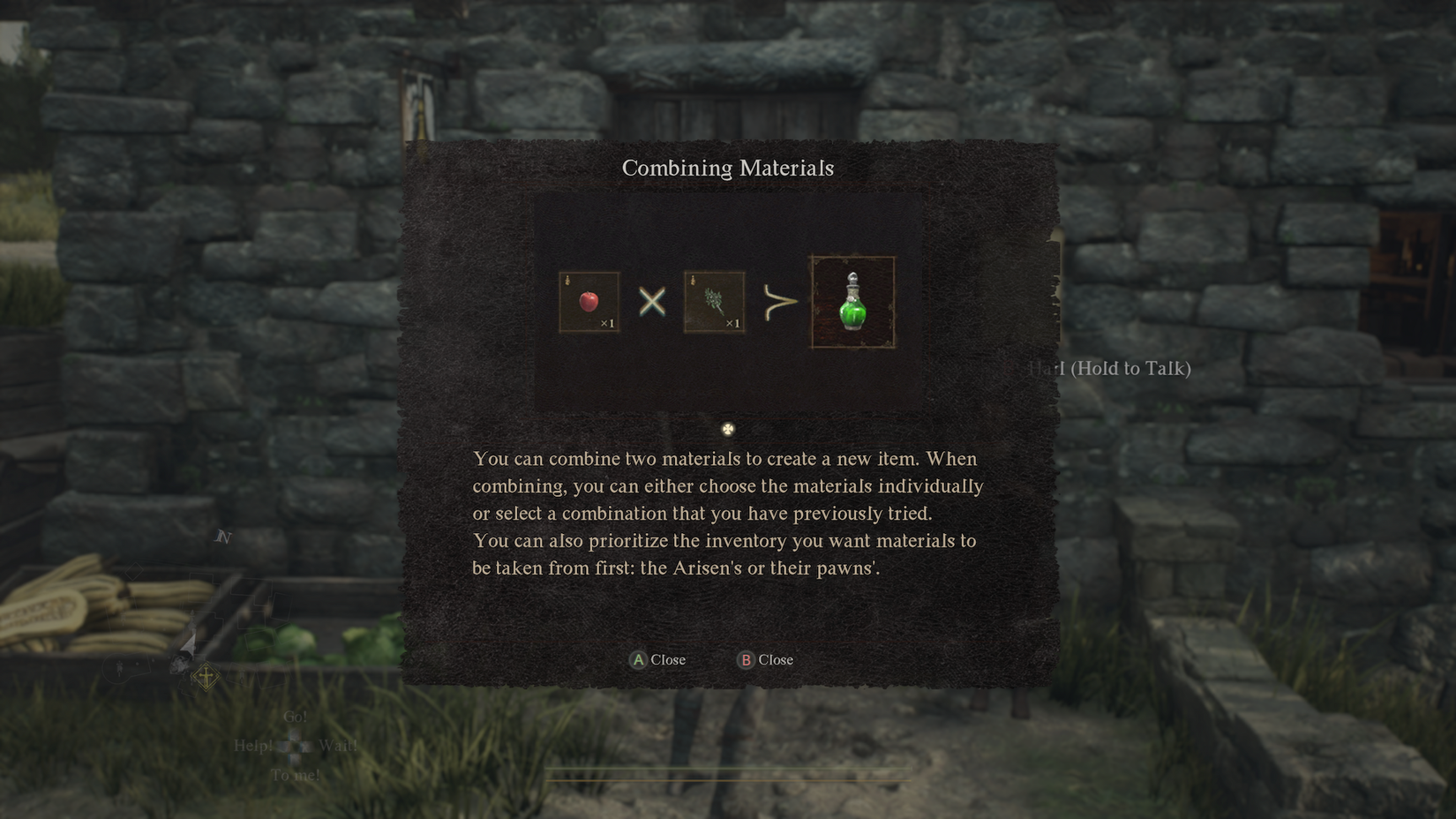Image resolution: width=1456 pixels, height=819 pixels.
Task: Click the Harl (Hold to Talk) prompt
Action: tap(1110, 368)
